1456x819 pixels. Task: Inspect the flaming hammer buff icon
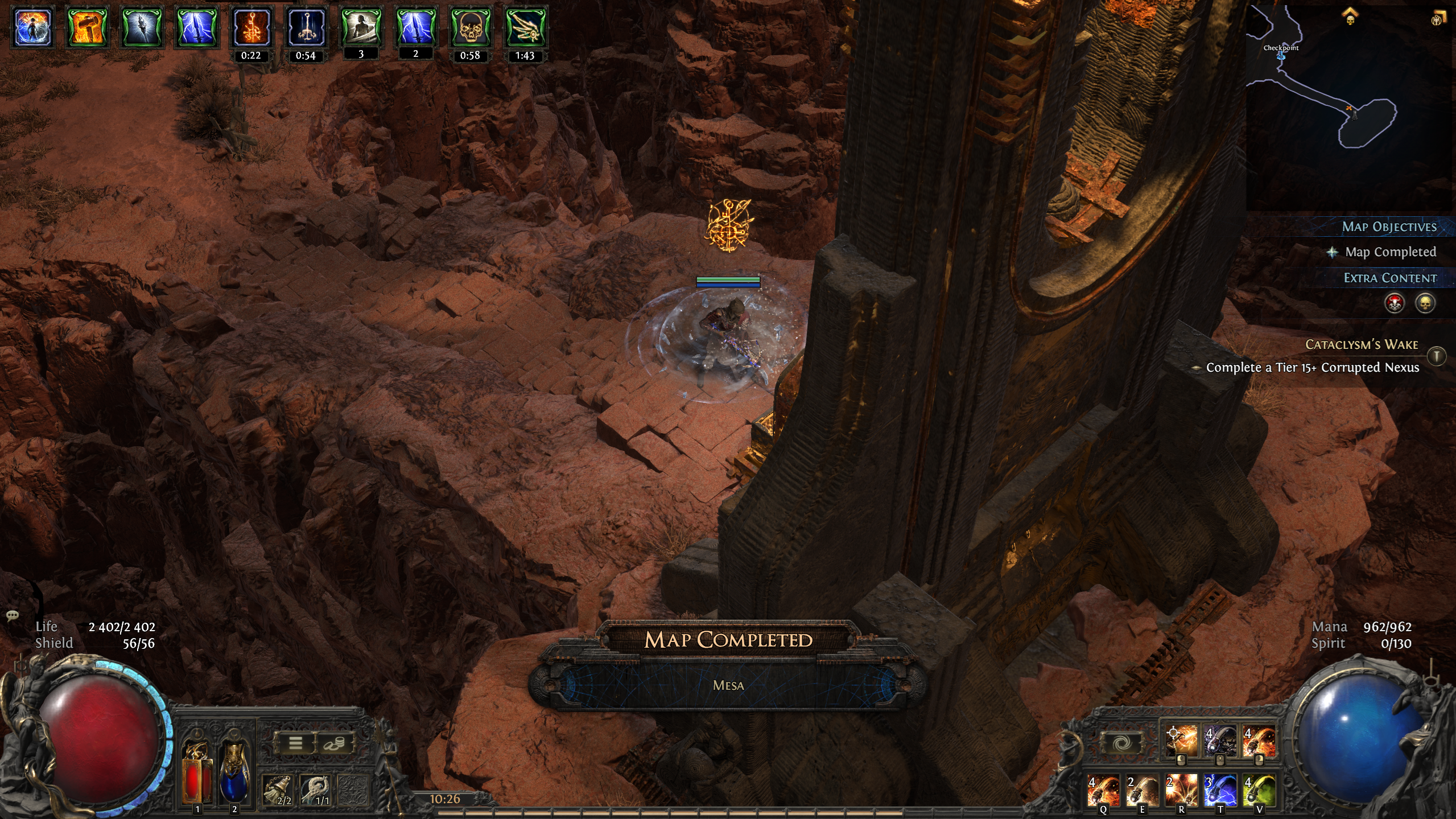(x=88, y=27)
